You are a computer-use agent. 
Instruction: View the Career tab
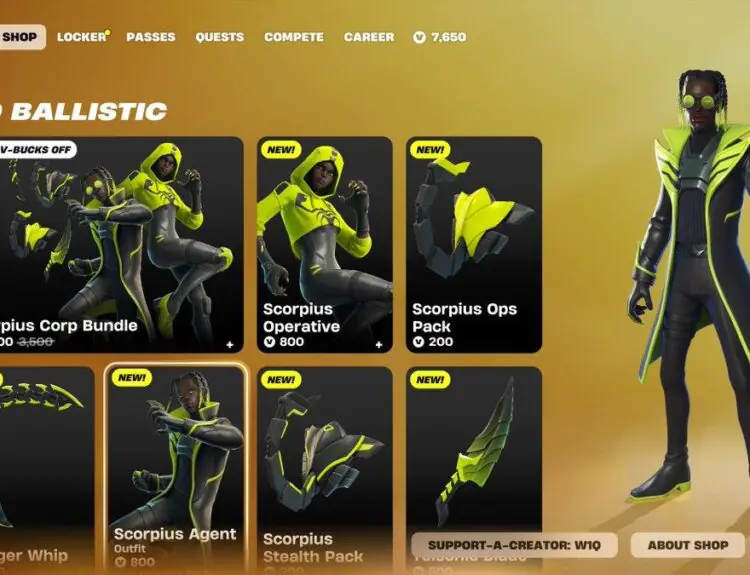point(369,37)
